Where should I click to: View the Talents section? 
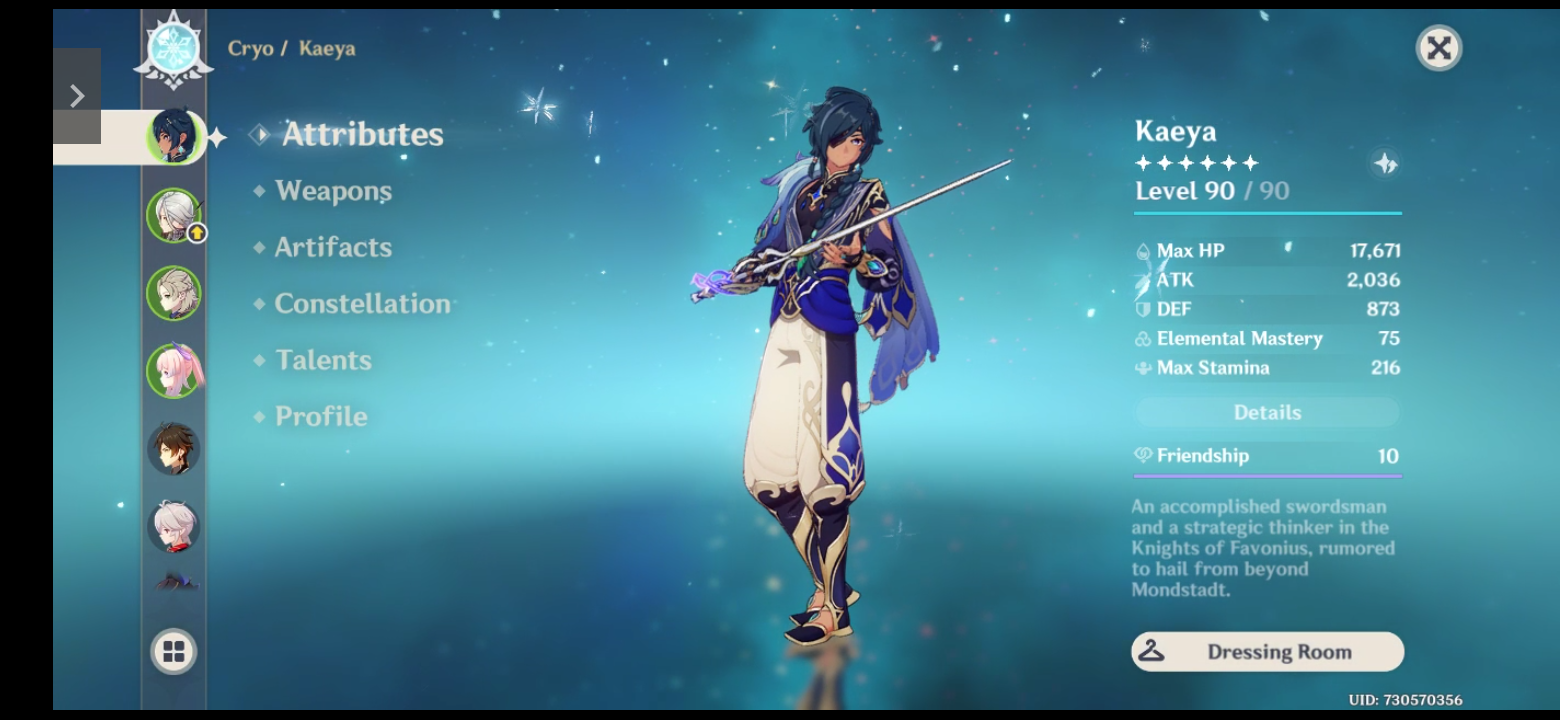coord(323,360)
